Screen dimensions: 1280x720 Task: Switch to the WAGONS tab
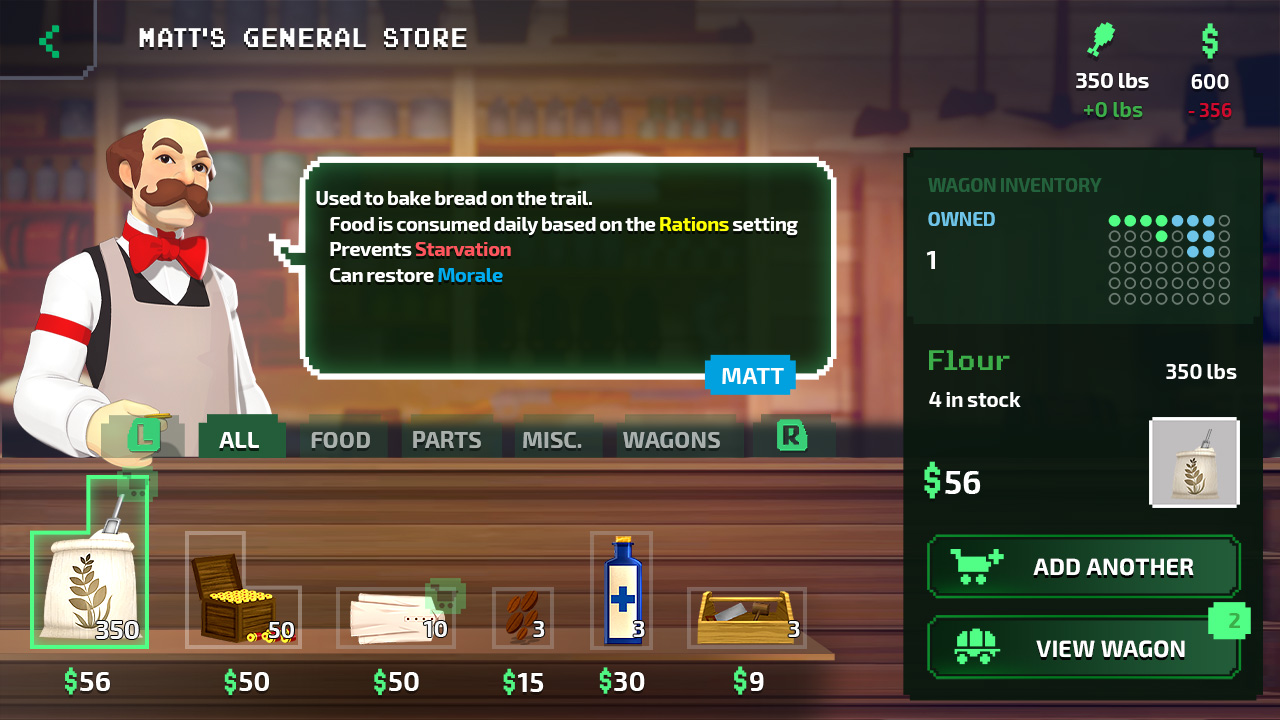coord(674,438)
